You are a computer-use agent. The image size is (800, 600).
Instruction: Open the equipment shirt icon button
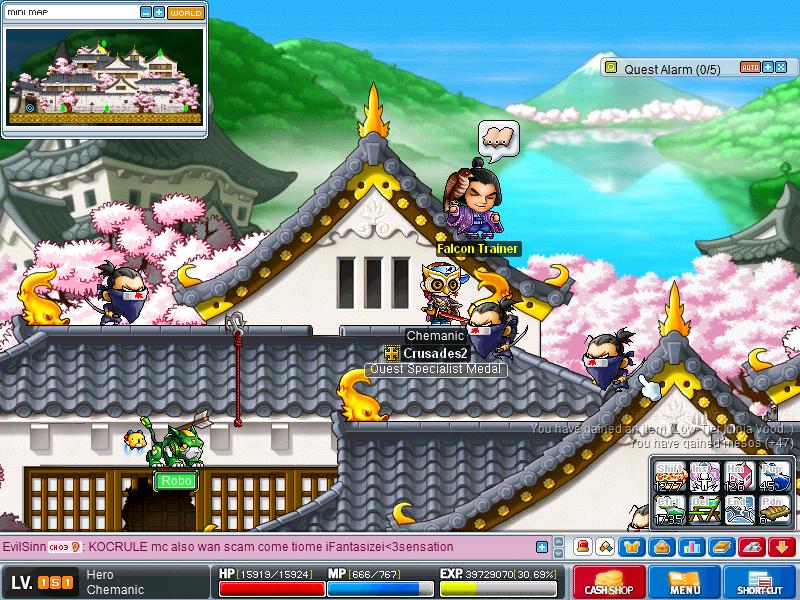pos(633,547)
